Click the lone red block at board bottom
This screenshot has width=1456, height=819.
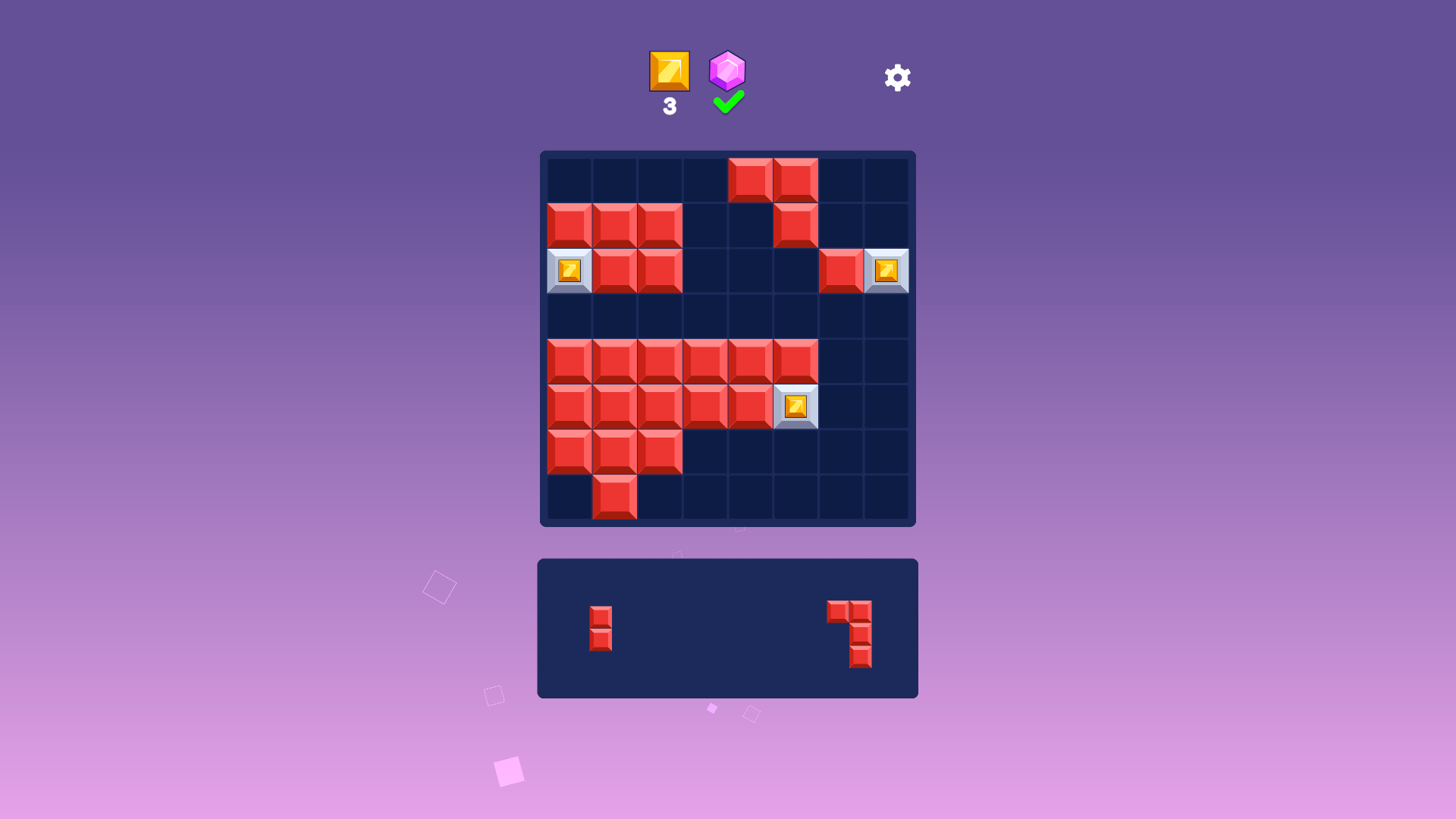point(614,497)
